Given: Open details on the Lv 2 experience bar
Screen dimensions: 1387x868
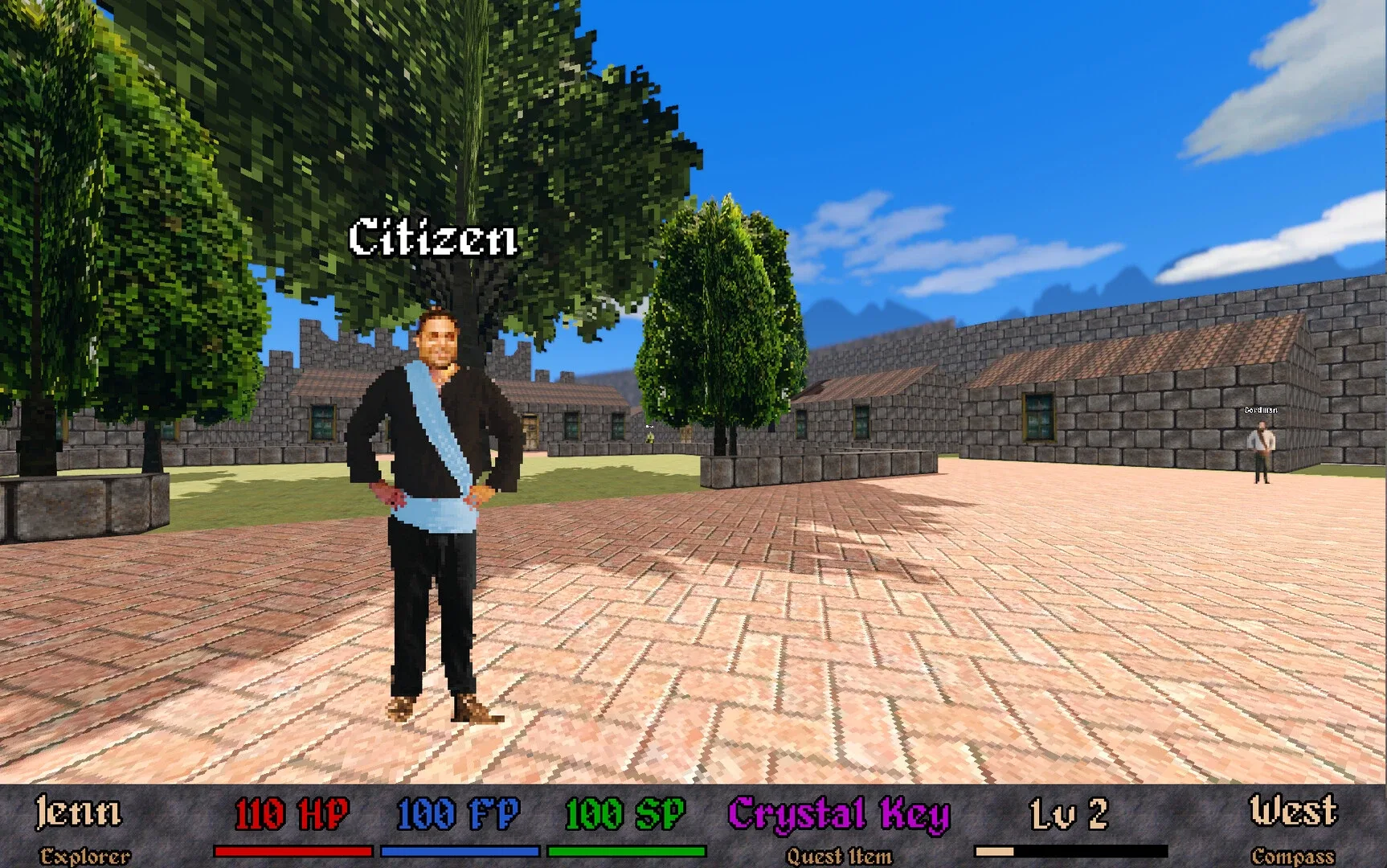Looking at the screenshot, I should [x=1071, y=849].
